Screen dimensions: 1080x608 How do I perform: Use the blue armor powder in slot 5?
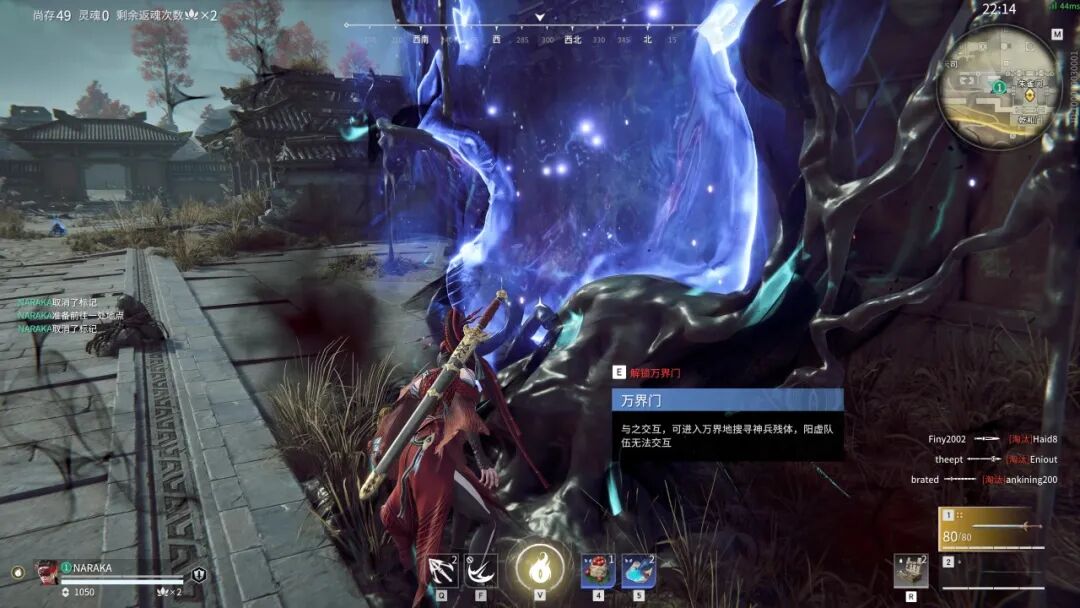click(x=638, y=571)
